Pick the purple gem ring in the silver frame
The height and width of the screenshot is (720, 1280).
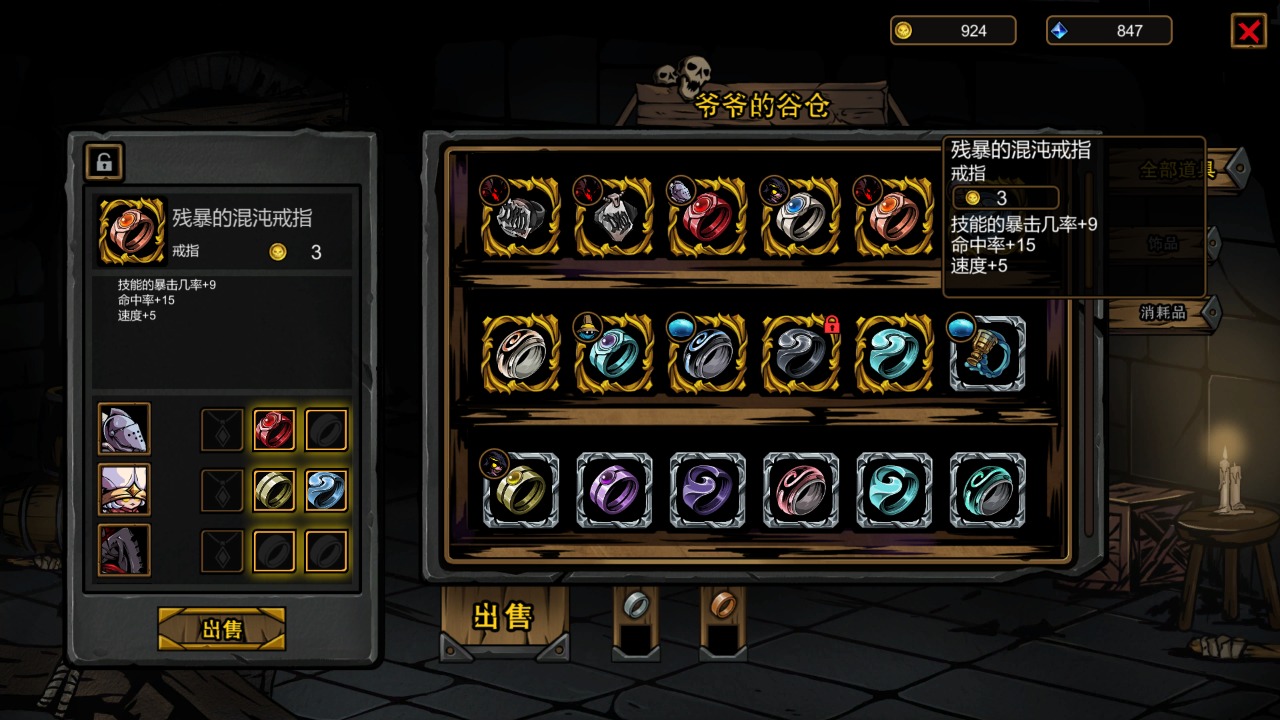click(x=614, y=491)
